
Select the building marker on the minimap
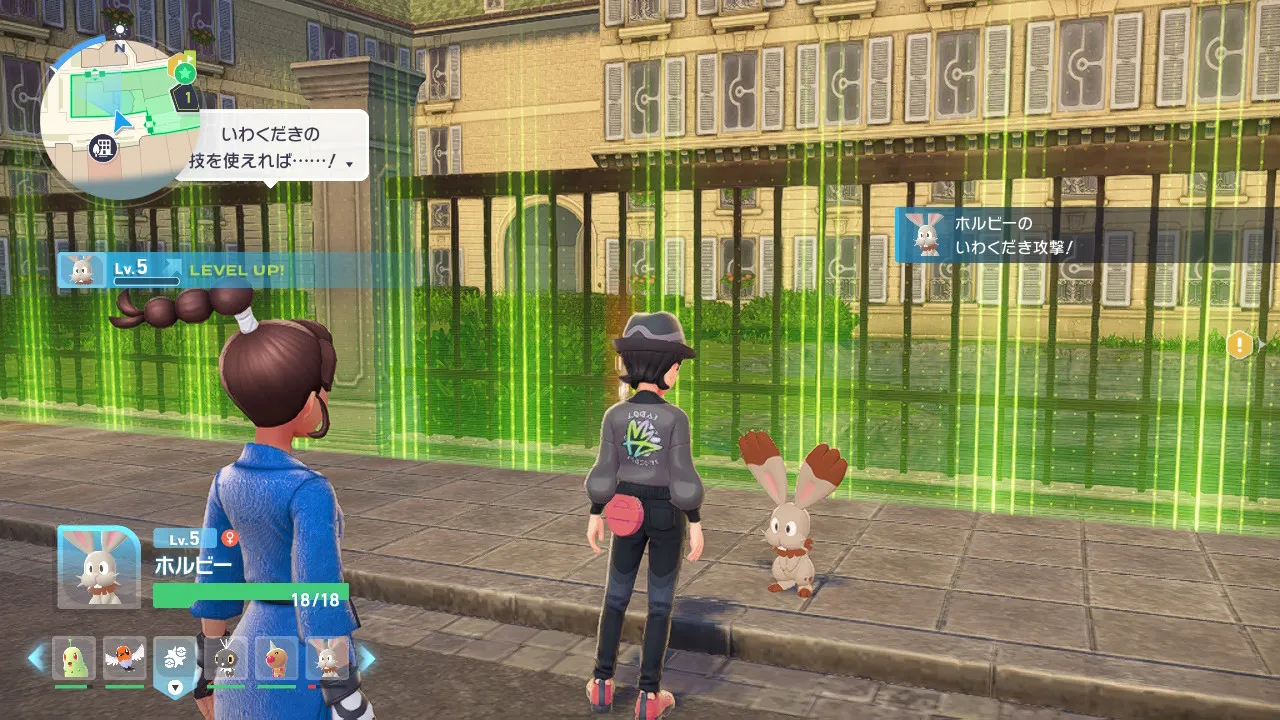coord(103,149)
